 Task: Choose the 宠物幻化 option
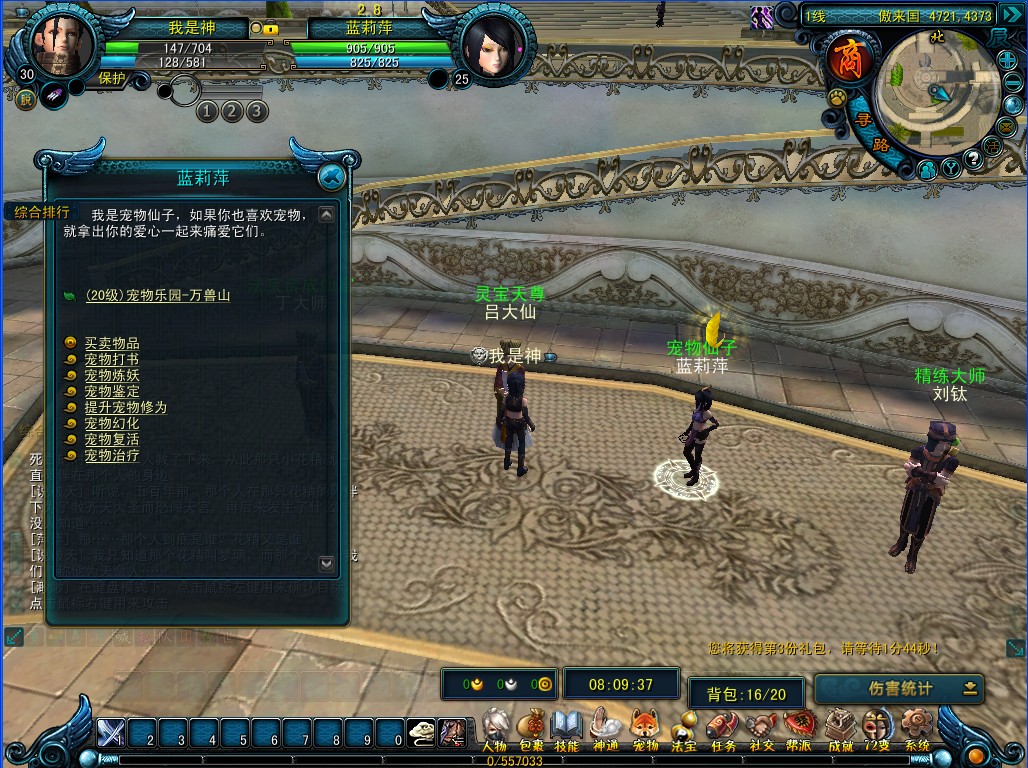click(111, 423)
